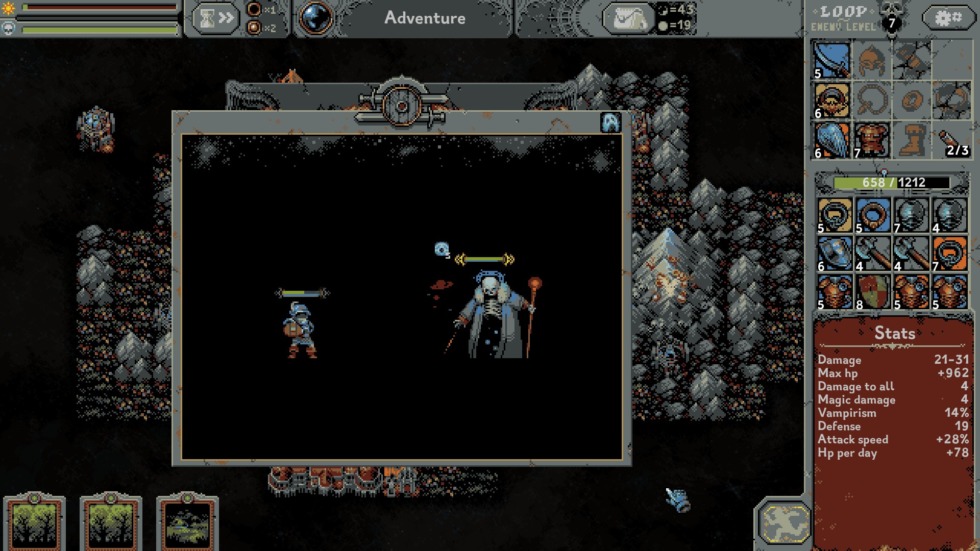This screenshot has height=551, width=980.
Task: Click the planet orb beside Adventure
Action: pos(317,18)
